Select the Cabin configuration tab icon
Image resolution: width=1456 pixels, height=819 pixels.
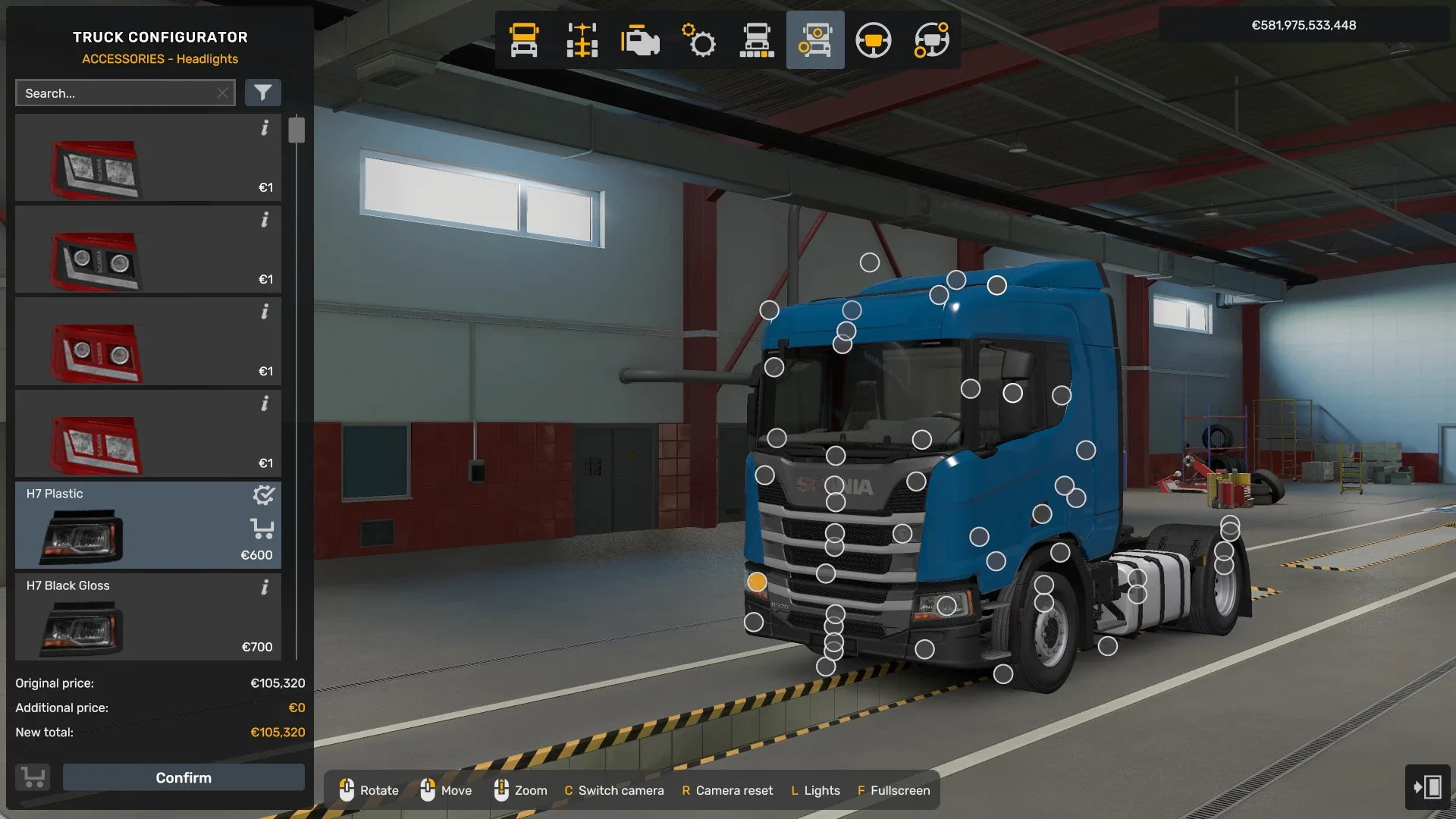(523, 40)
